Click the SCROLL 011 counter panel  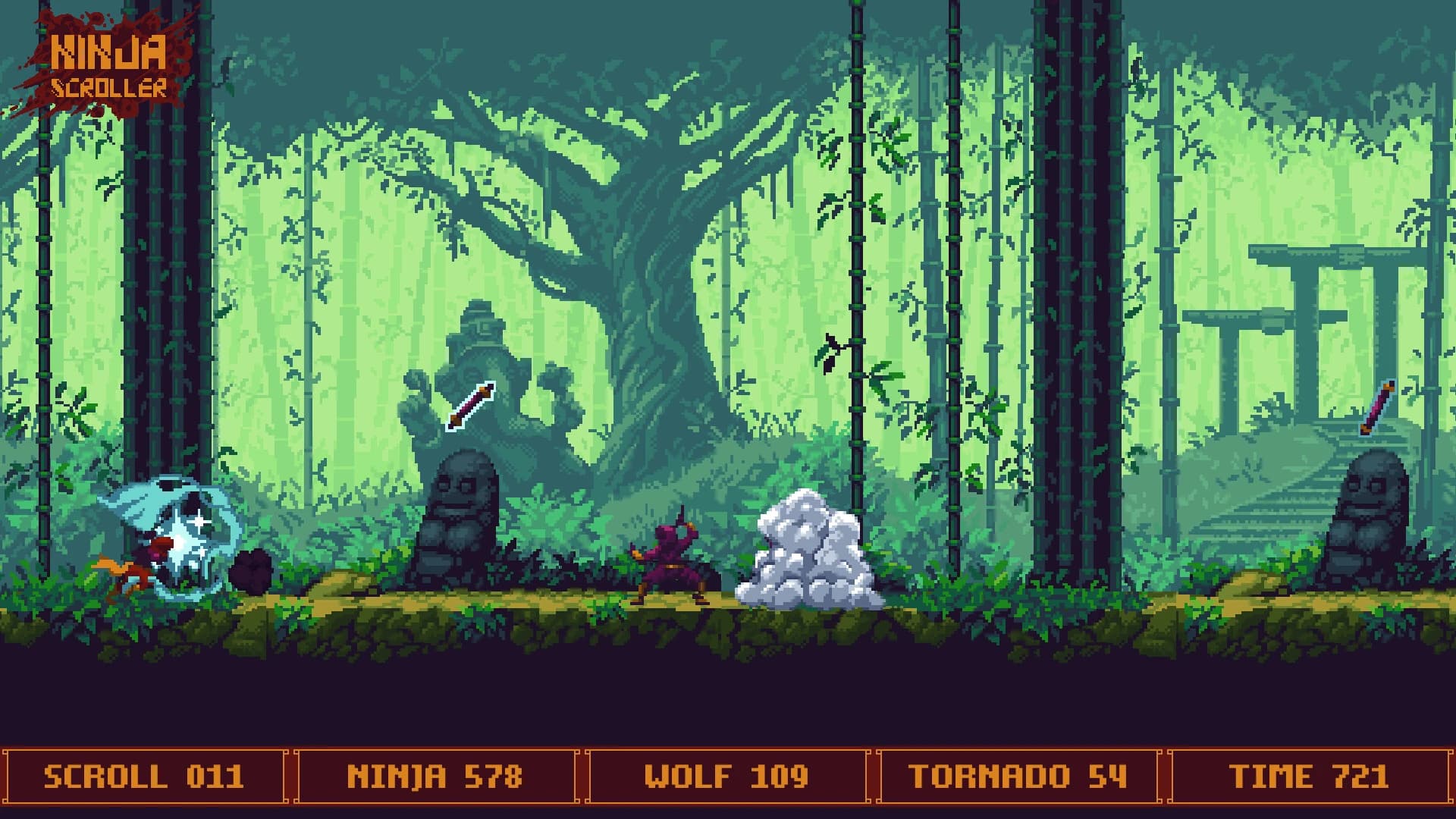pyautogui.click(x=144, y=775)
